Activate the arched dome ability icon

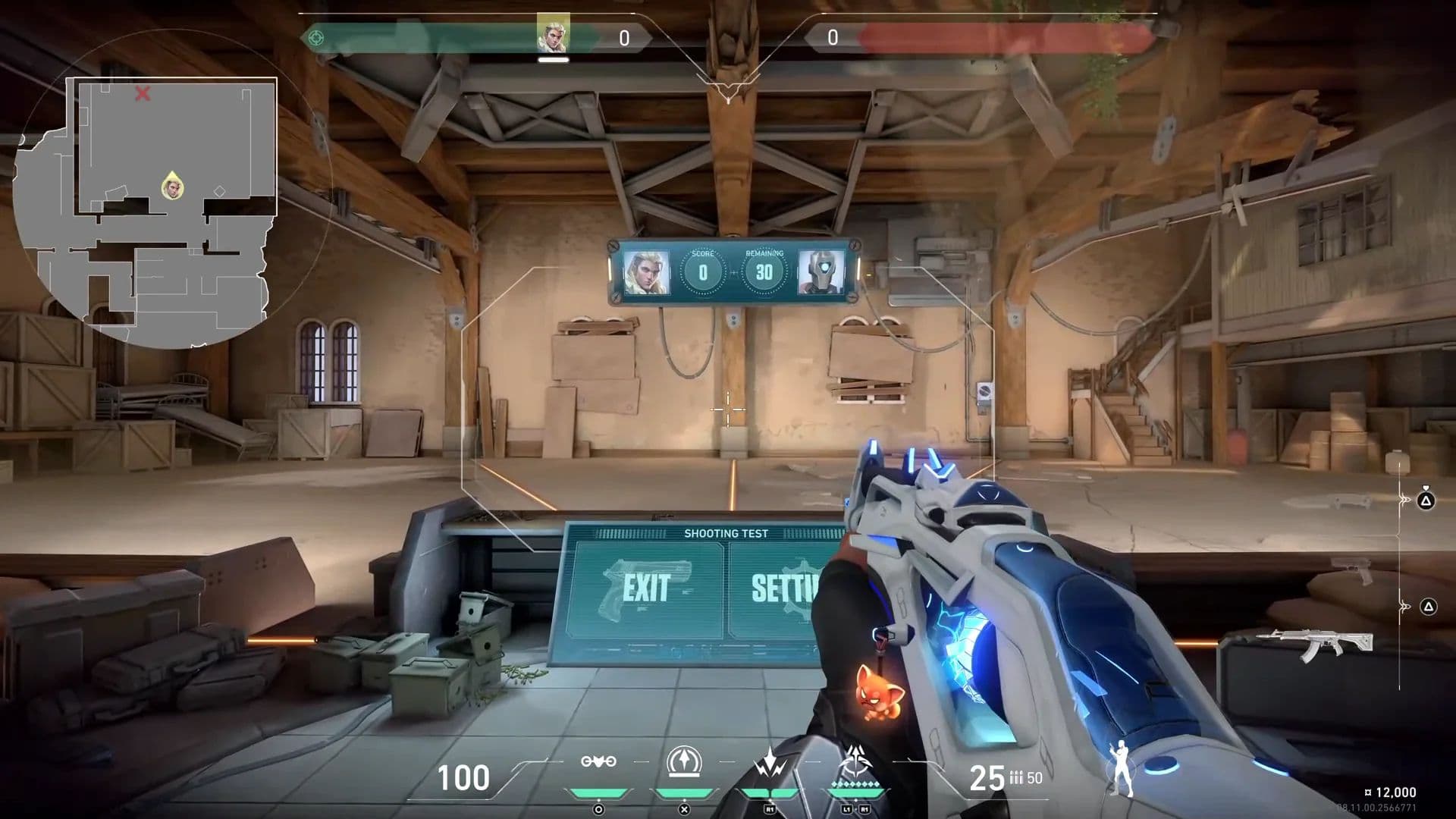coord(684,761)
